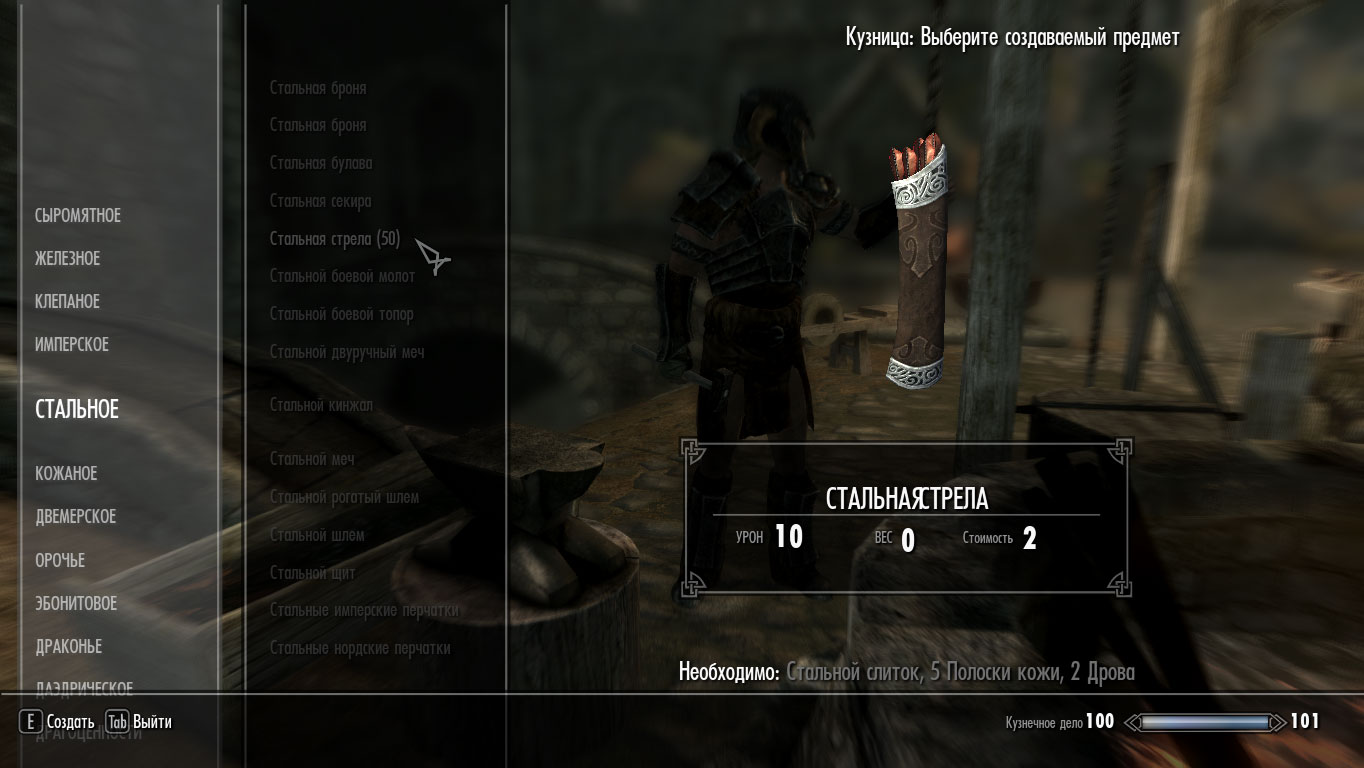Image resolution: width=1364 pixels, height=768 pixels.
Task: Select Стальная булава in the item list
Action: (320, 163)
